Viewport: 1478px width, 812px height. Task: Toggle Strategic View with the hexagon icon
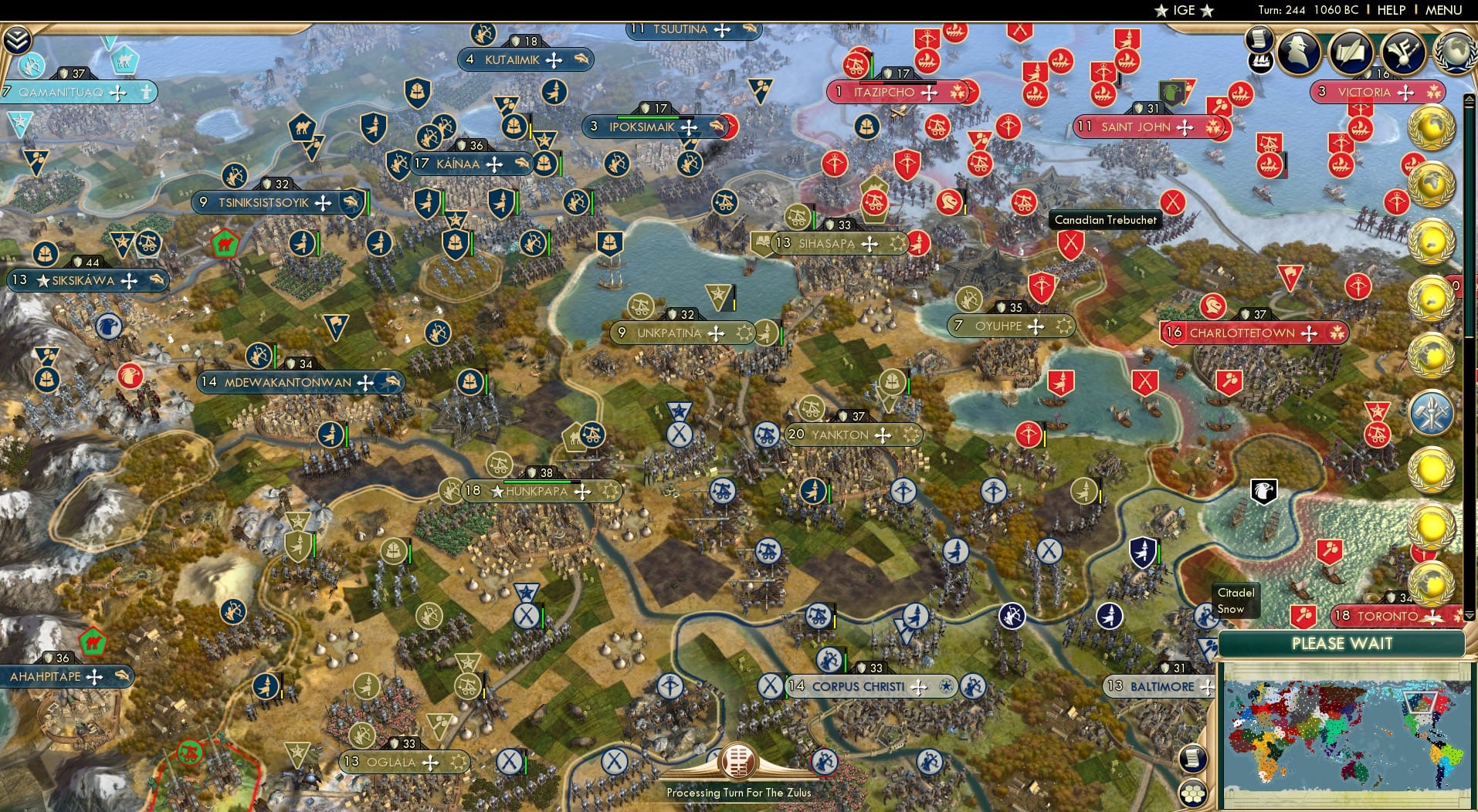point(1193,791)
